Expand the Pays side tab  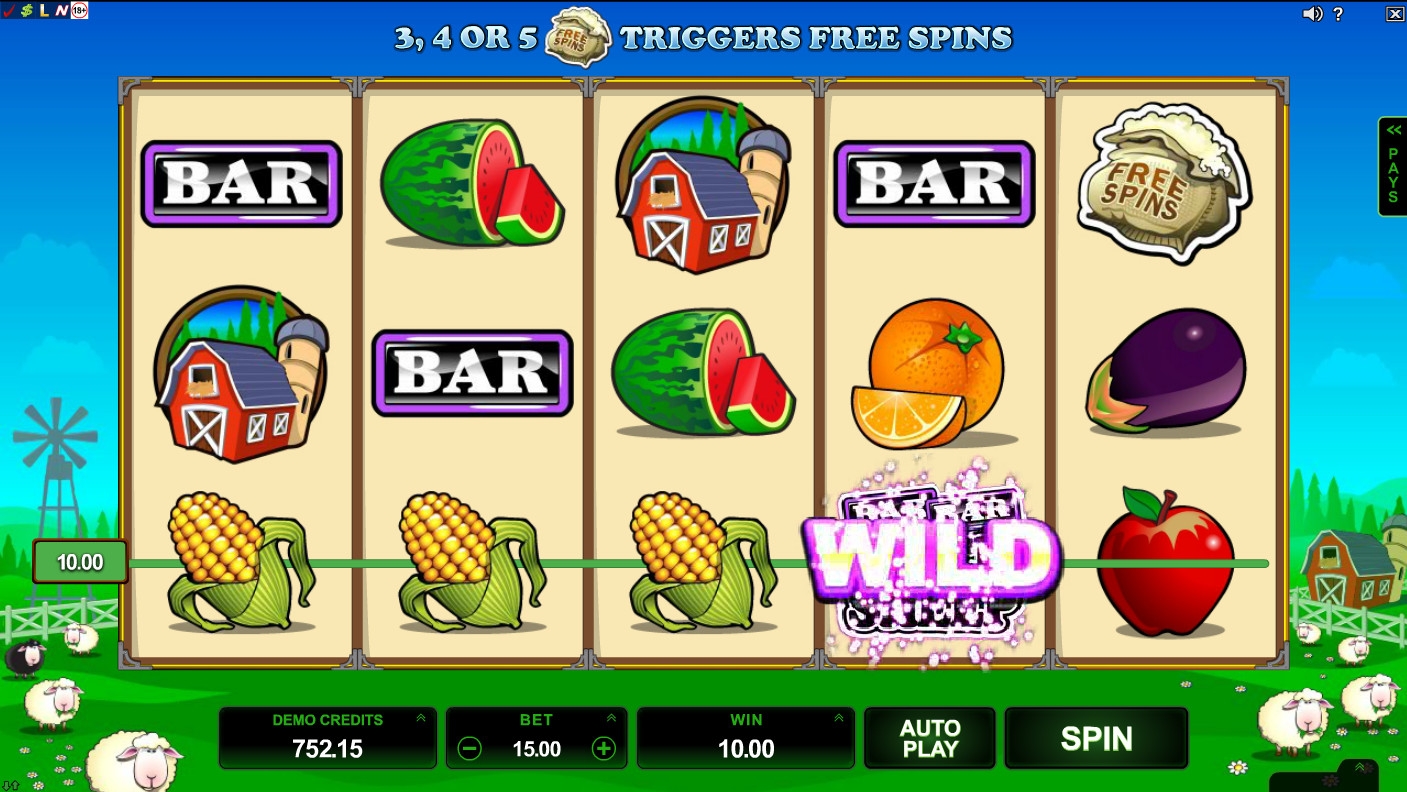(1392, 166)
